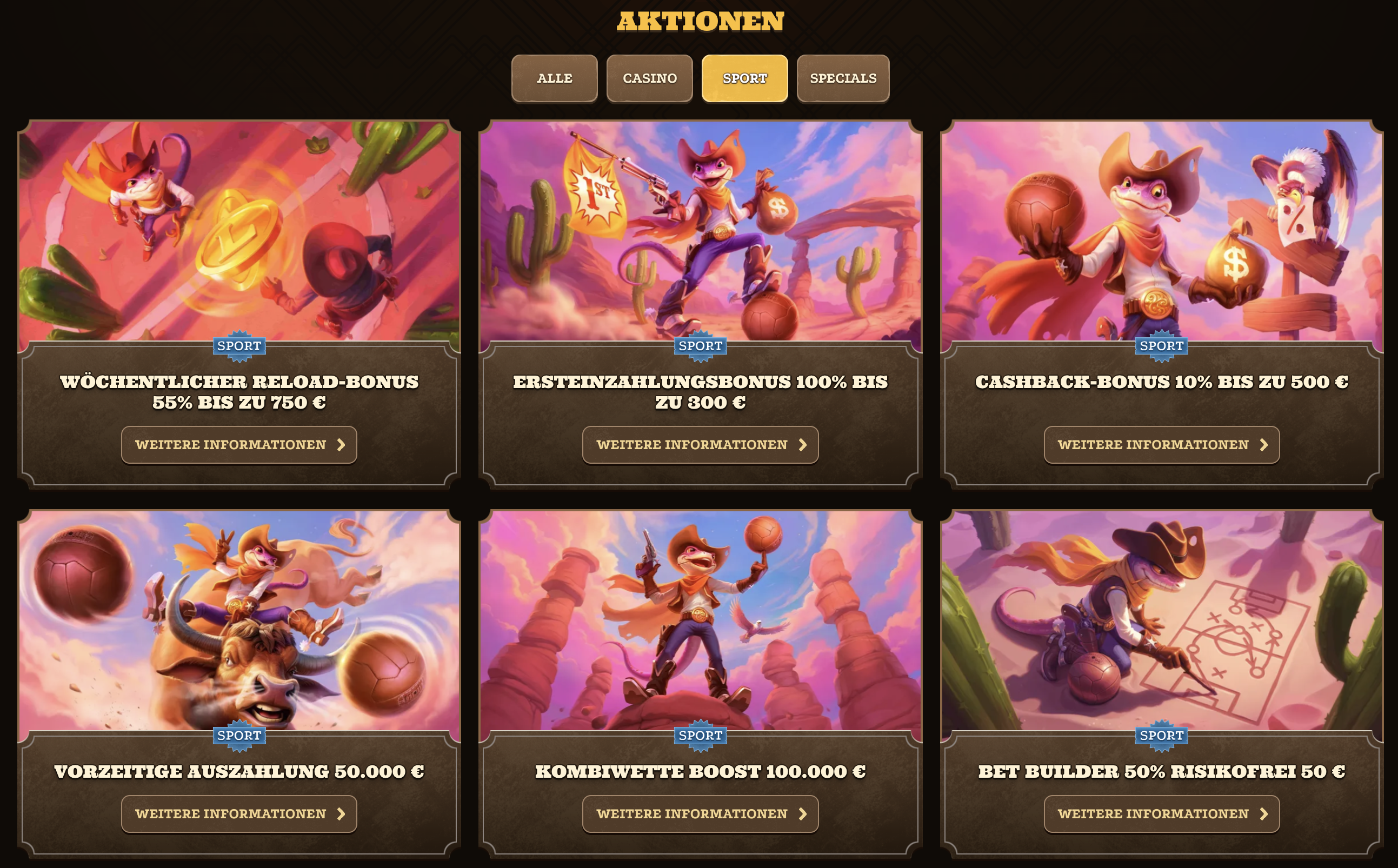Open Weitere Informationen for the Reload-Bonus
Image resolution: width=1398 pixels, height=868 pixels.
(x=239, y=444)
